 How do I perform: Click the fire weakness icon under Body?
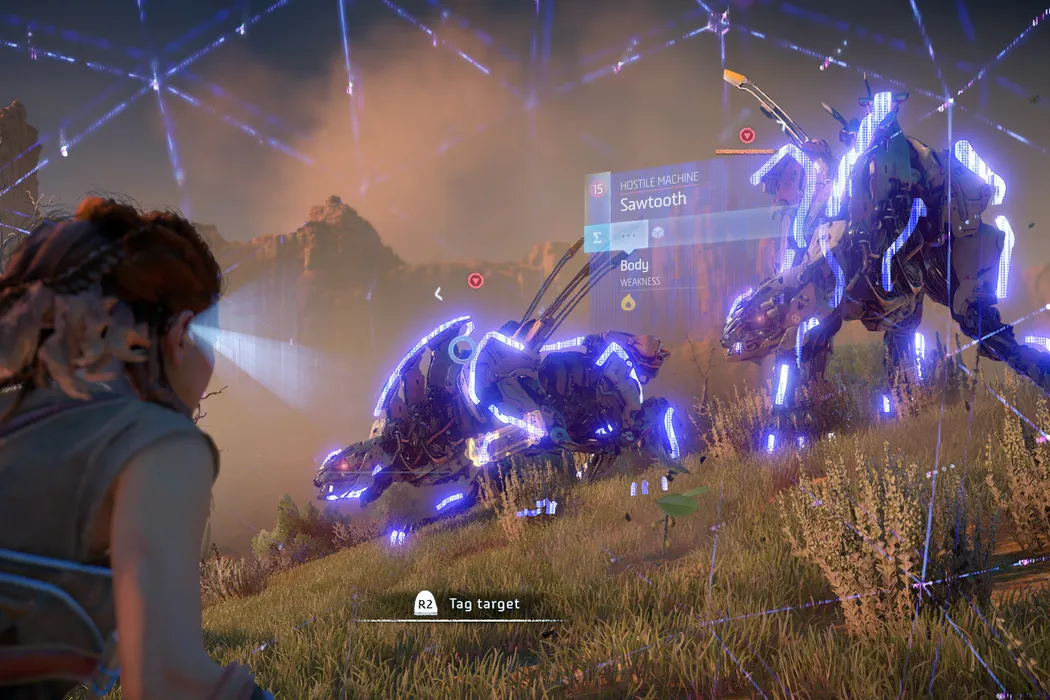[628, 302]
